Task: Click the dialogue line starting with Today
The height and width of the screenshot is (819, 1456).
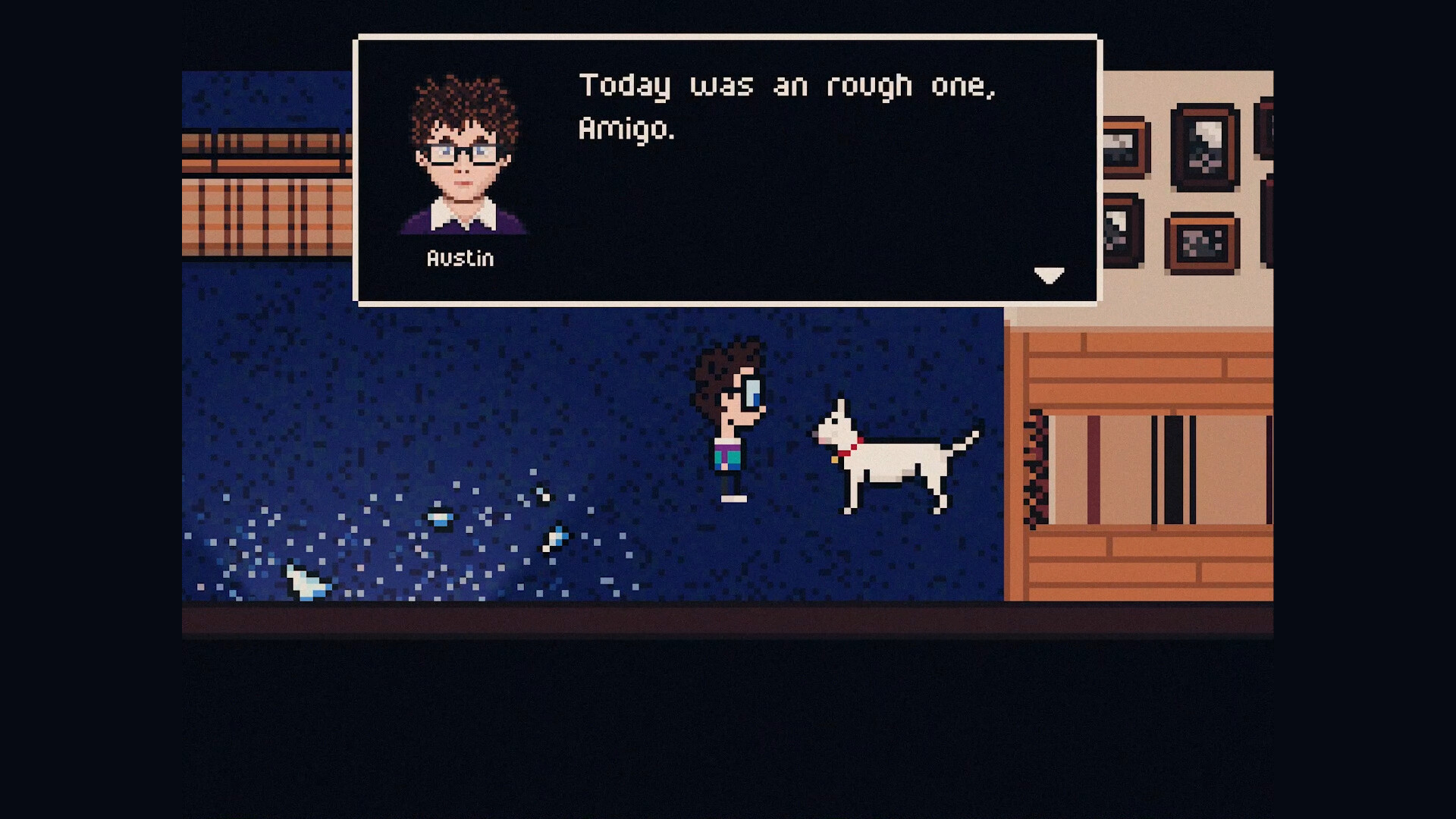Action: [x=789, y=85]
